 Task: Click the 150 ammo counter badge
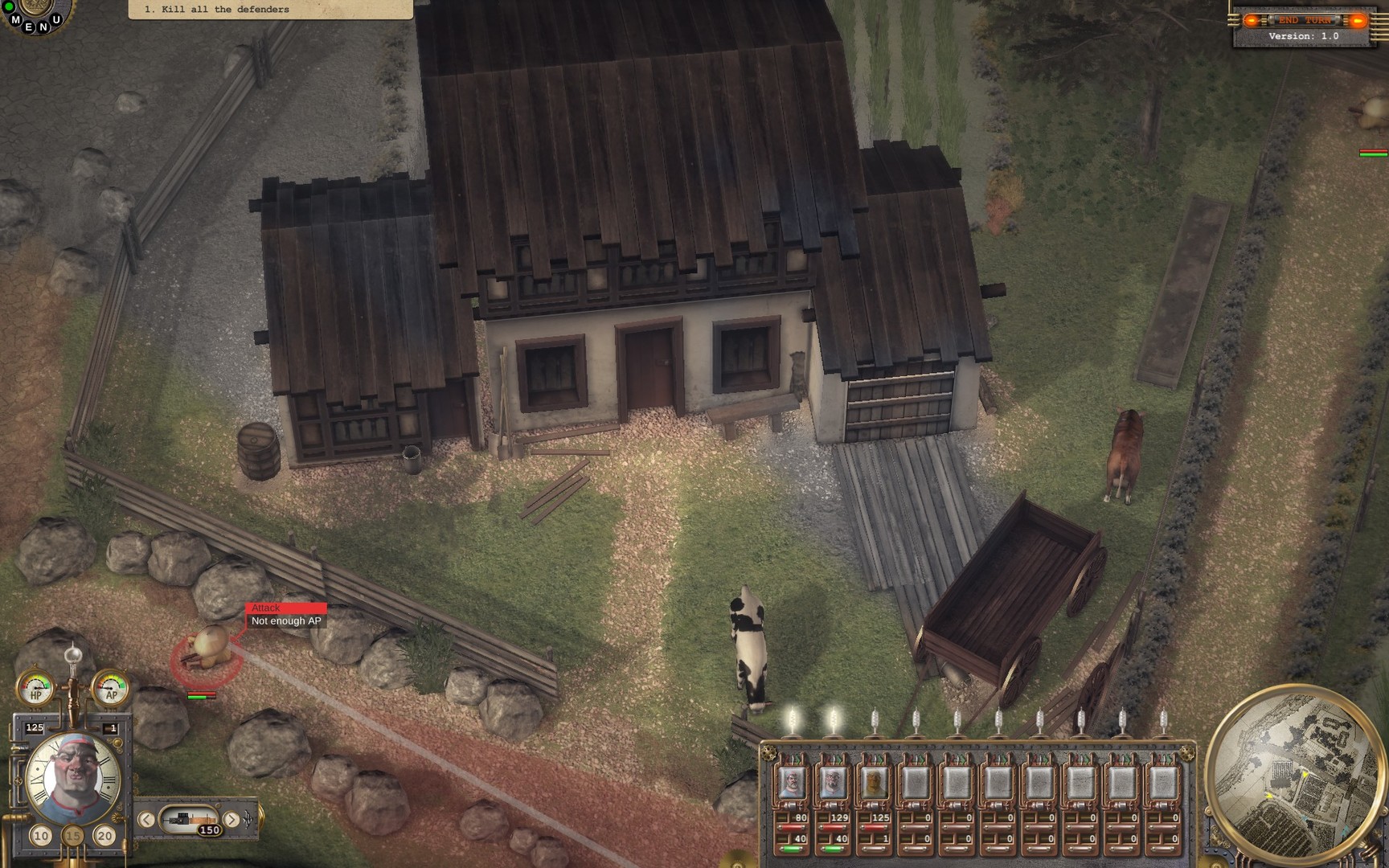pyautogui.click(x=209, y=829)
